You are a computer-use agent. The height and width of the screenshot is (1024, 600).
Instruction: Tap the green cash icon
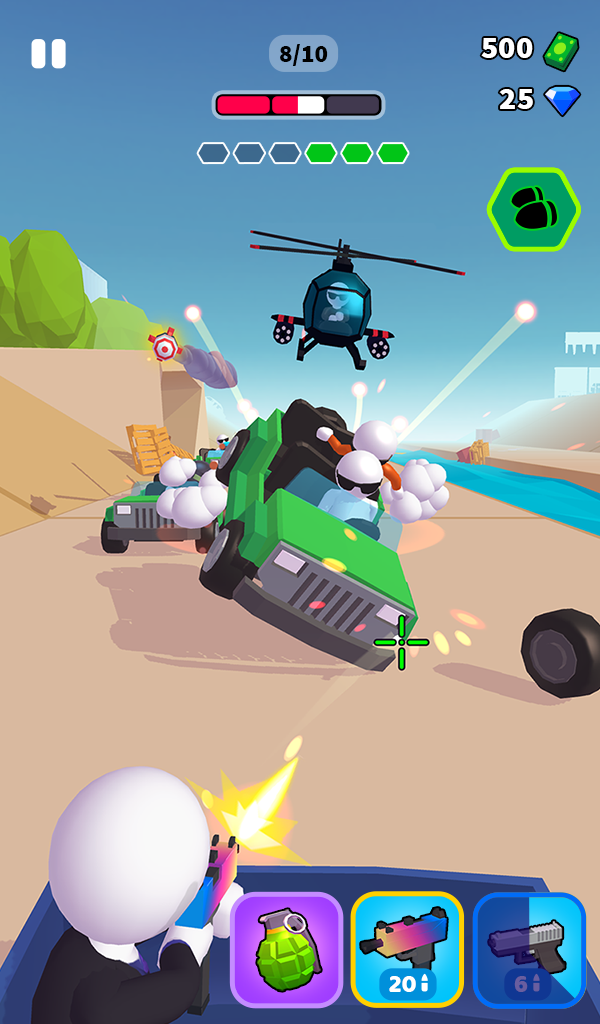560,50
